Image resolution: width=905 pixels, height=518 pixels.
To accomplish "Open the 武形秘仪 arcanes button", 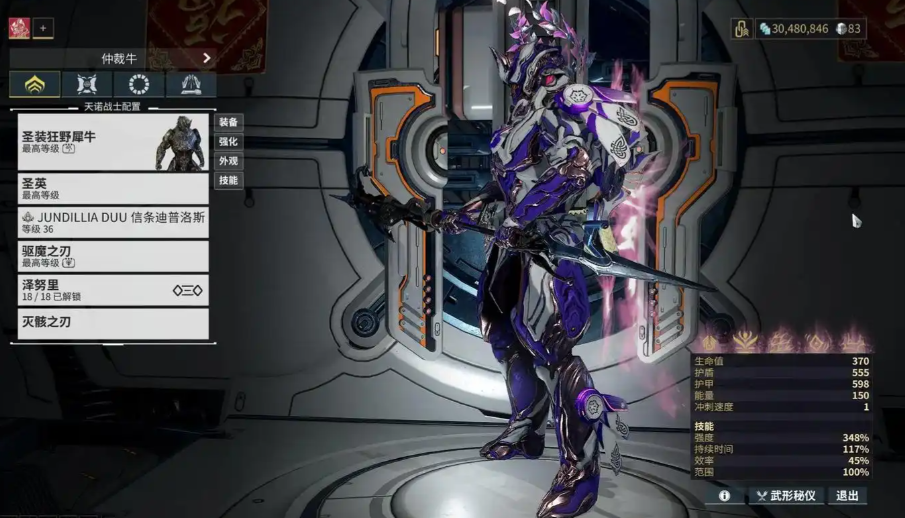I will (x=787, y=496).
